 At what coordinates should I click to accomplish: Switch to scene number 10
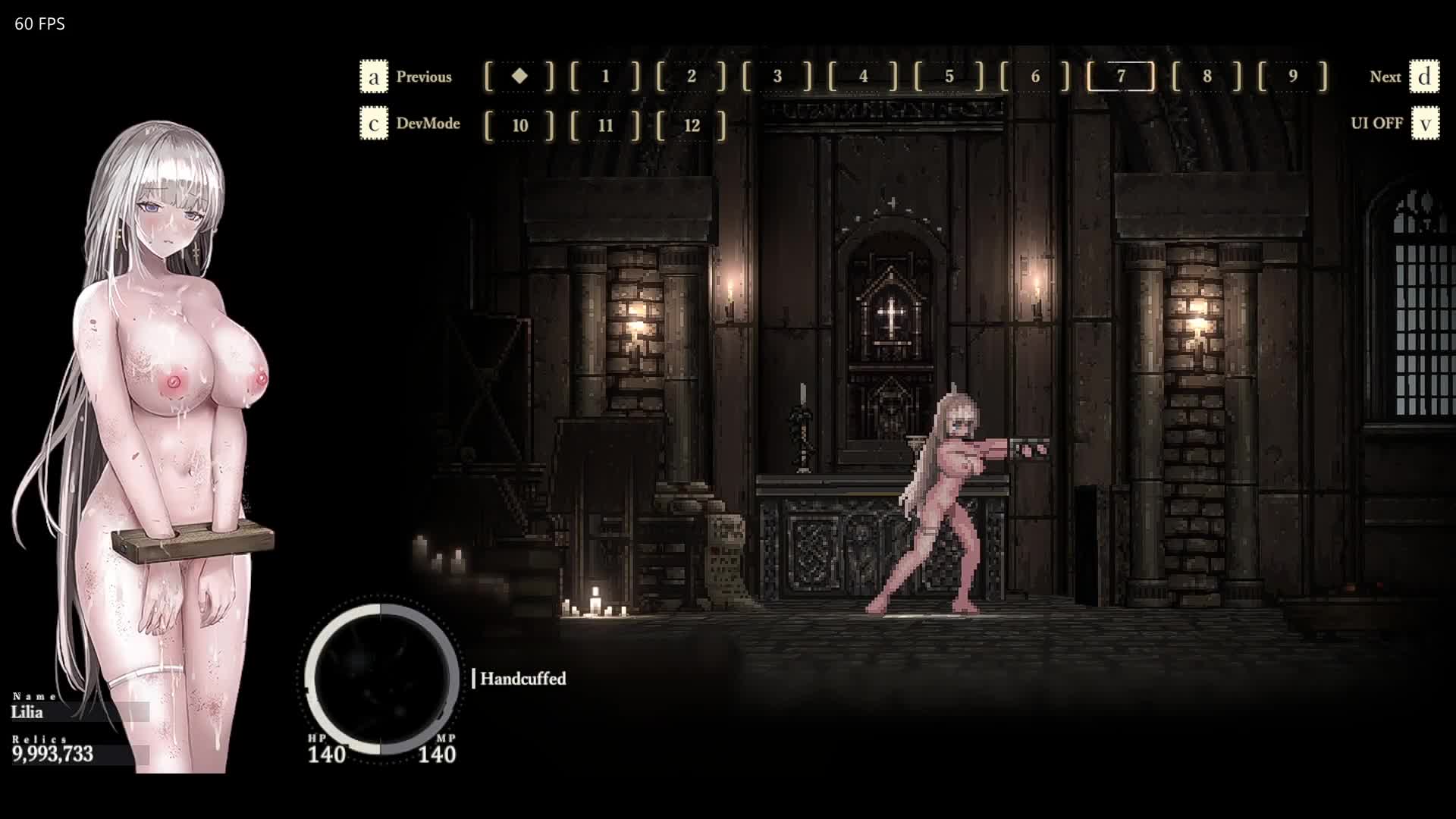[519, 125]
